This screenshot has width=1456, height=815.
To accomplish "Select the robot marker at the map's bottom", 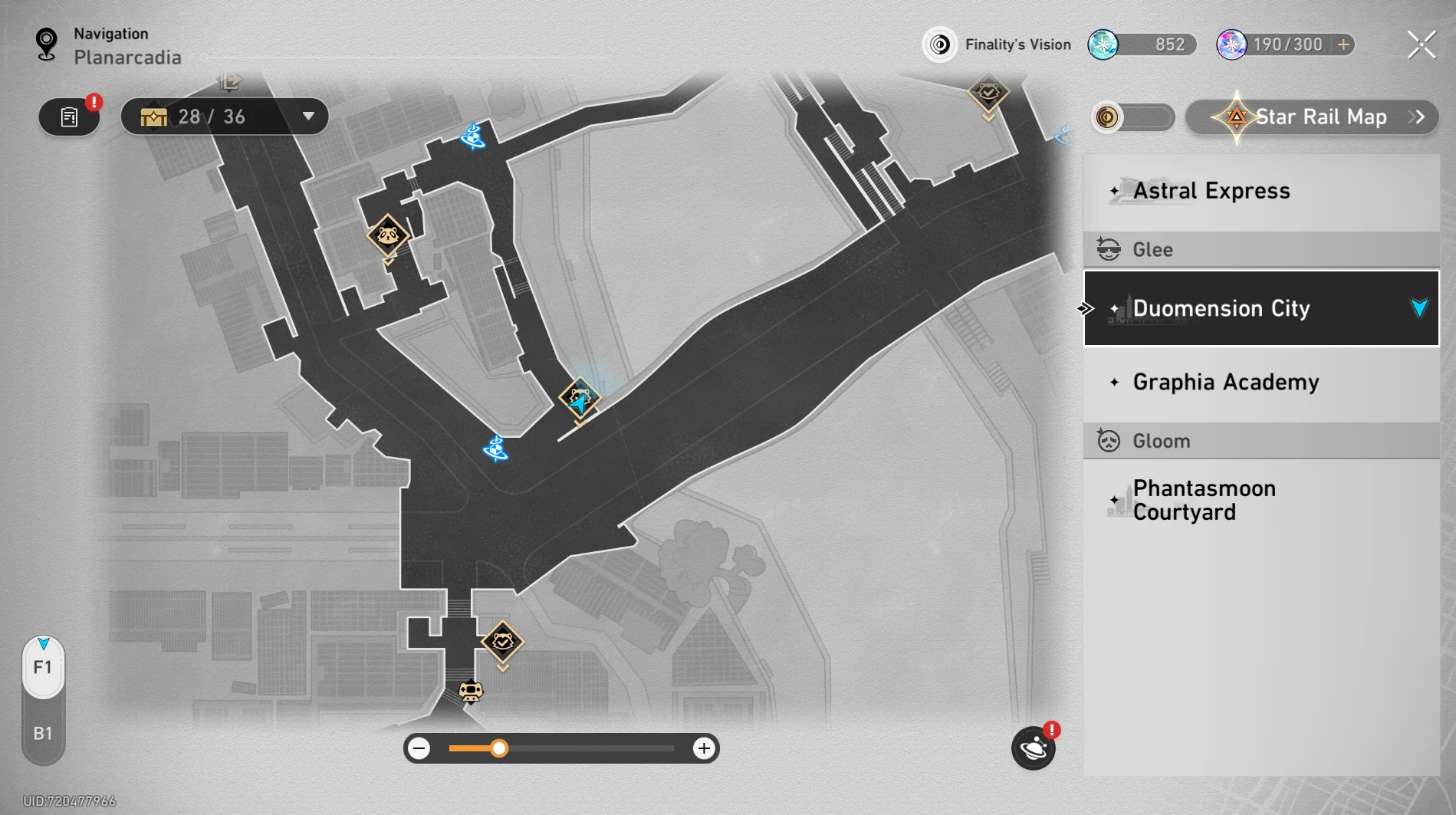I will pos(470,692).
